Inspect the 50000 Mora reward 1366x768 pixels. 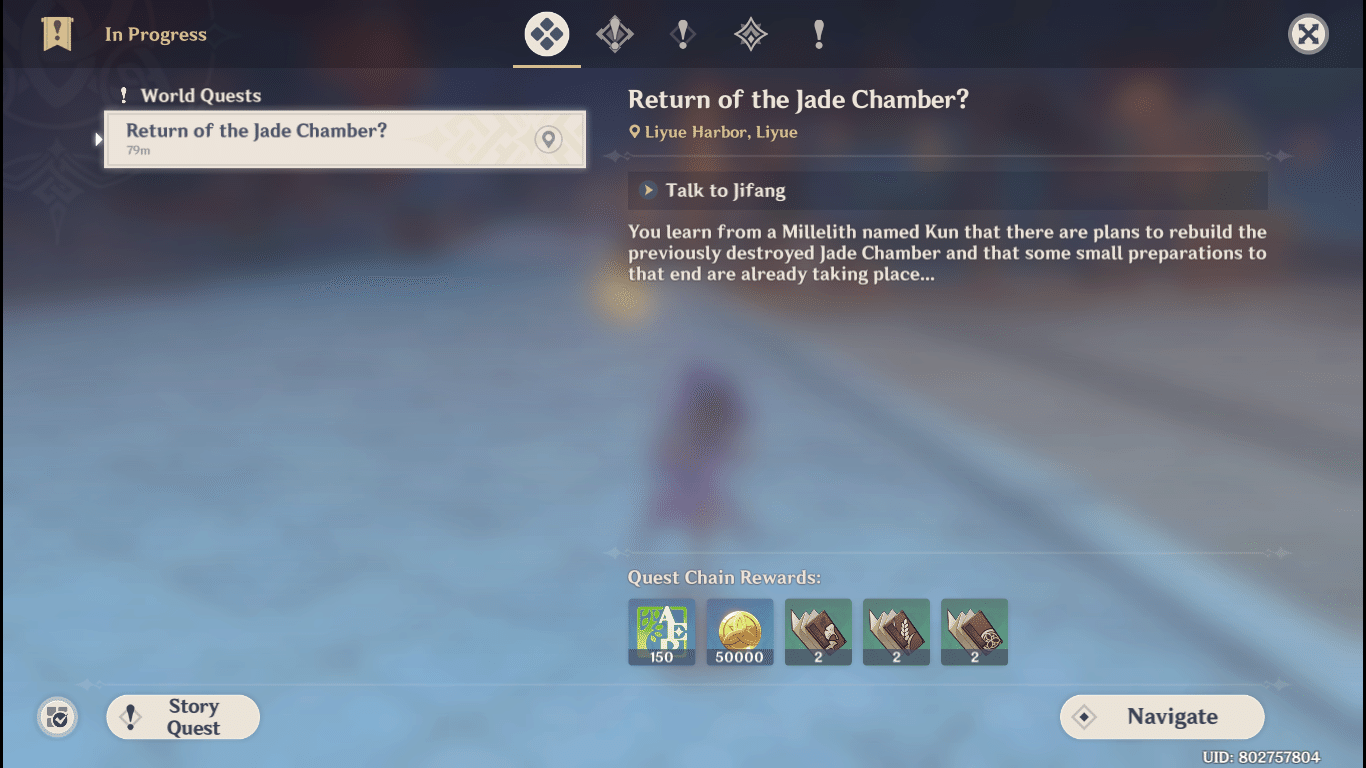[x=740, y=632]
